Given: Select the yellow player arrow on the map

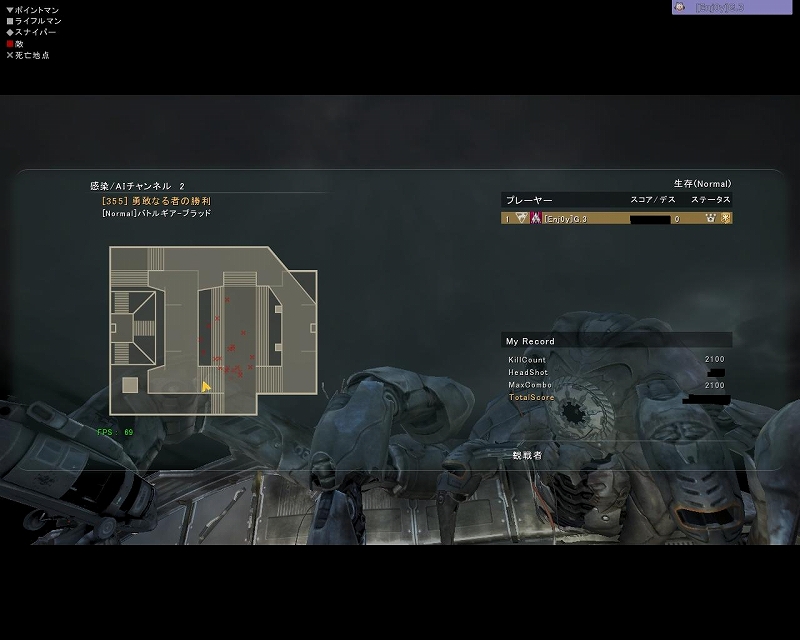Looking at the screenshot, I should coord(206,387).
